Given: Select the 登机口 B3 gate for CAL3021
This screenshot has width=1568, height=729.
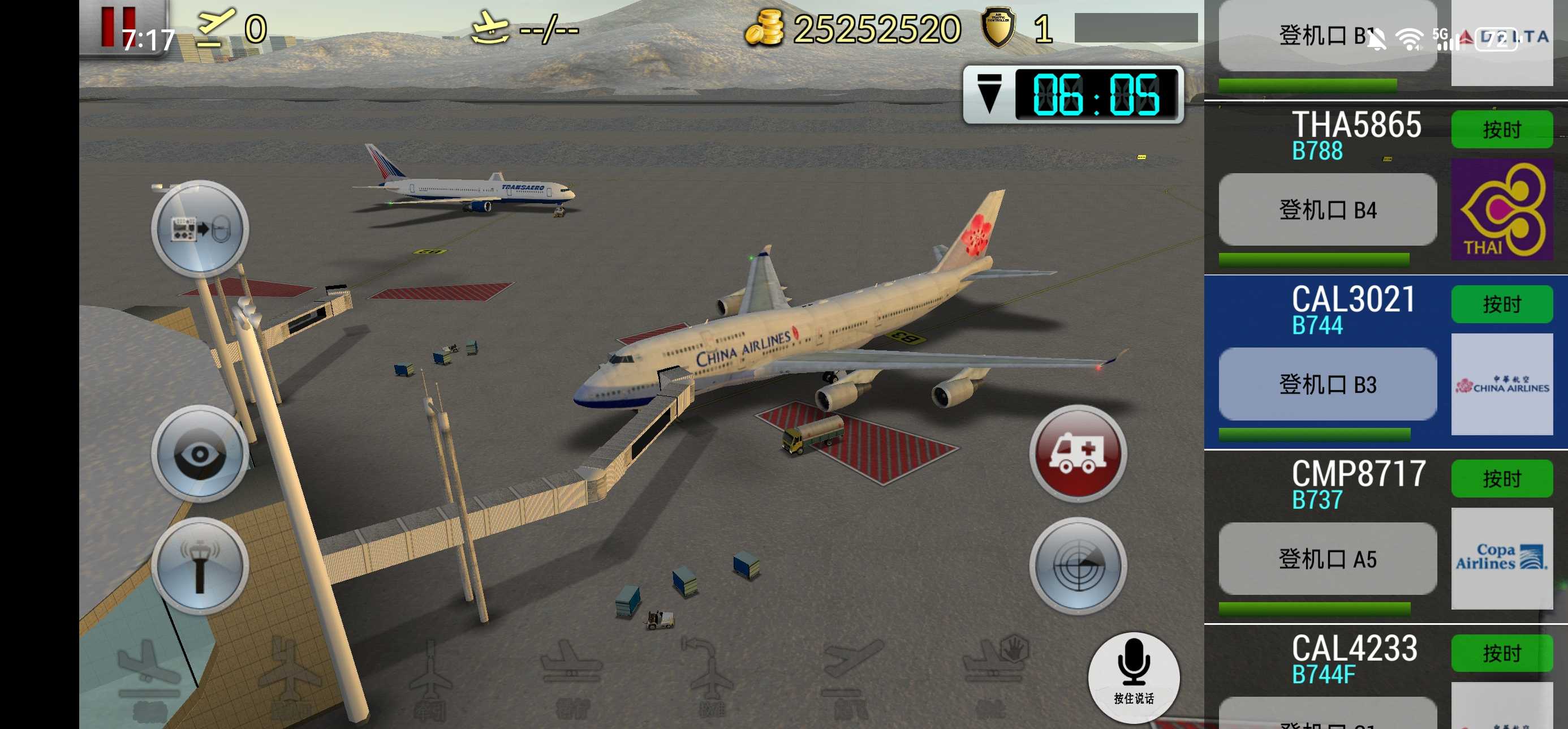Looking at the screenshot, I should pyautogui.click(x=1327, y=384).
